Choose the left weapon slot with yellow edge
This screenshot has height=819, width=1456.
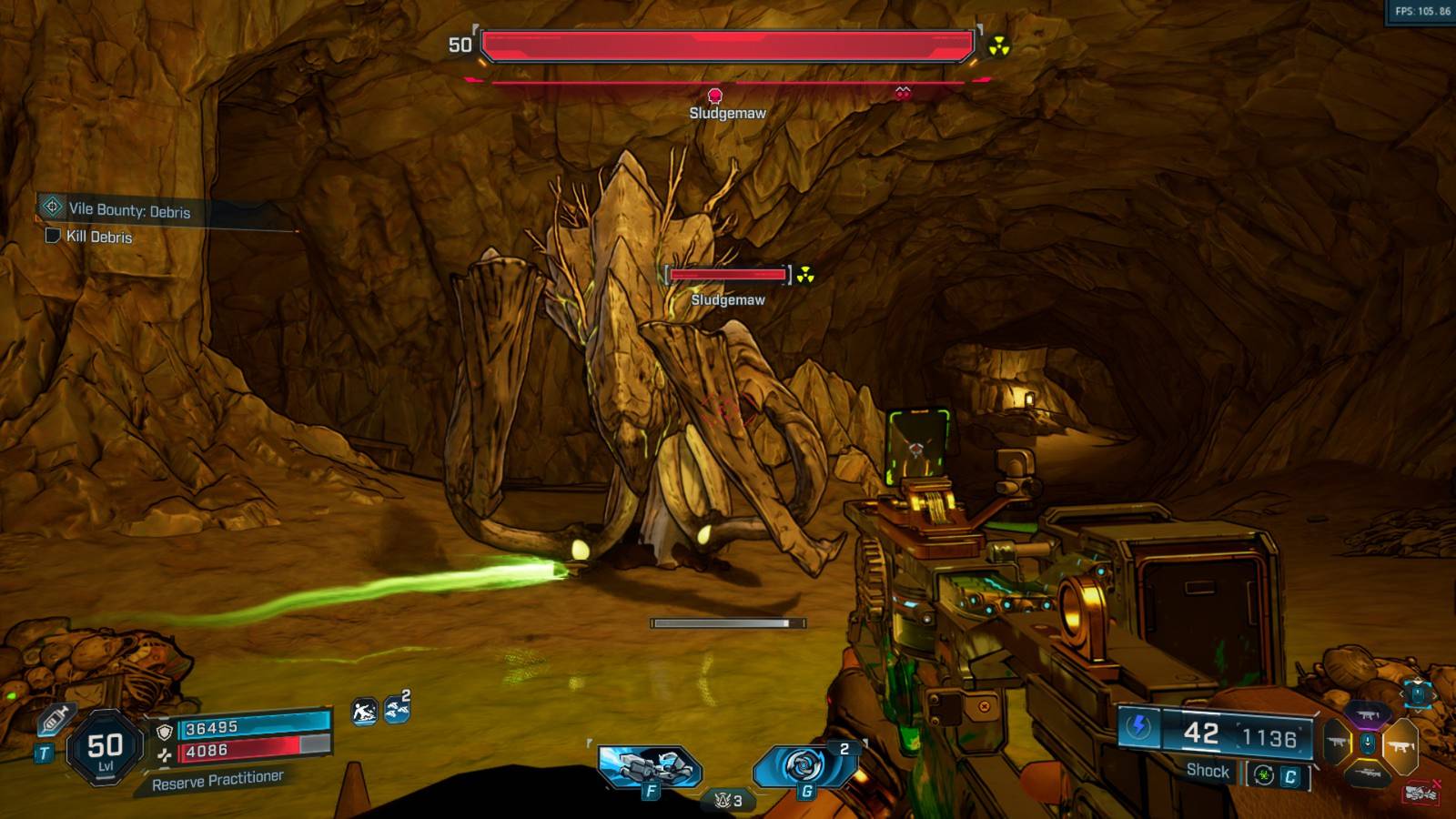1337,743
